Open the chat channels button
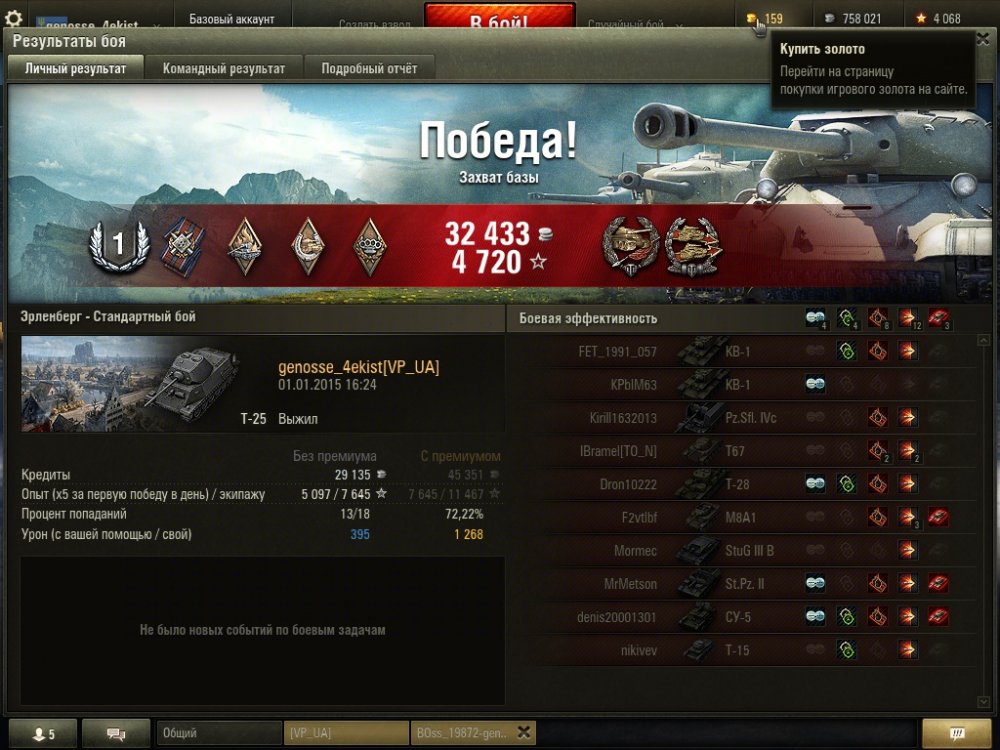 [x=116, y=734]
